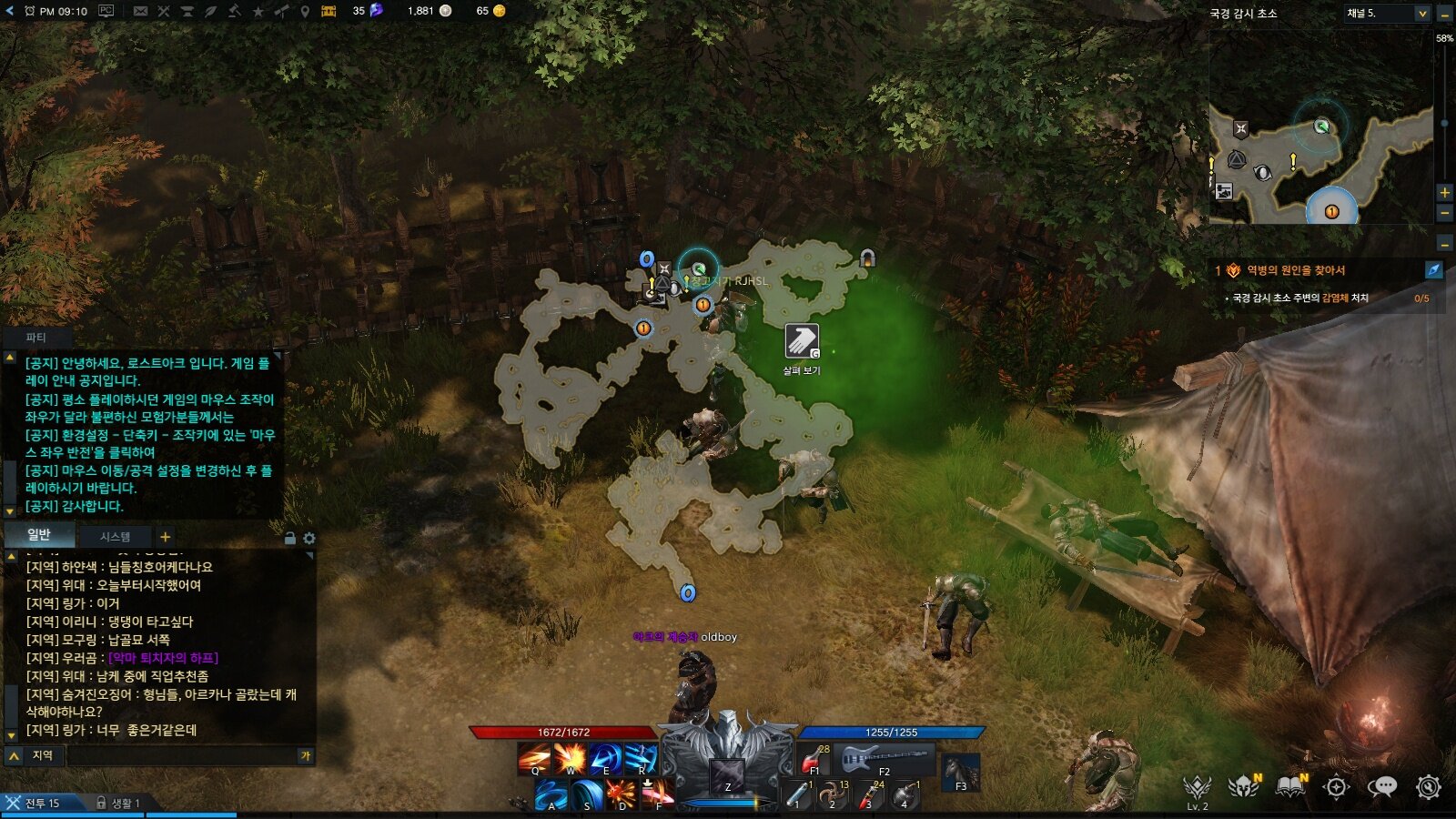Activate the Q fiery slash skill
1456x819 pixels.
tap(534, 758)
